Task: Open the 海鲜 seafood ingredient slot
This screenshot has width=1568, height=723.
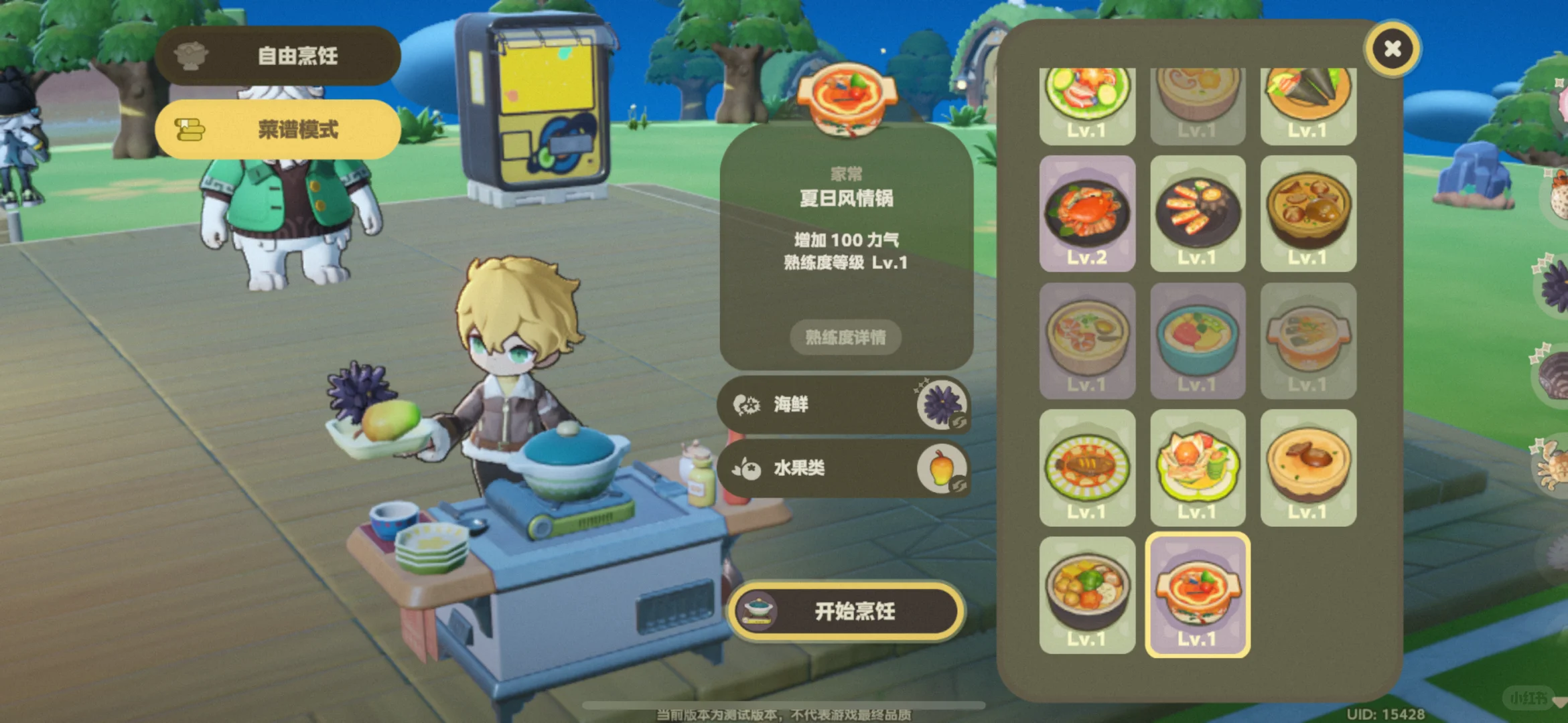Action: (843, 405)
